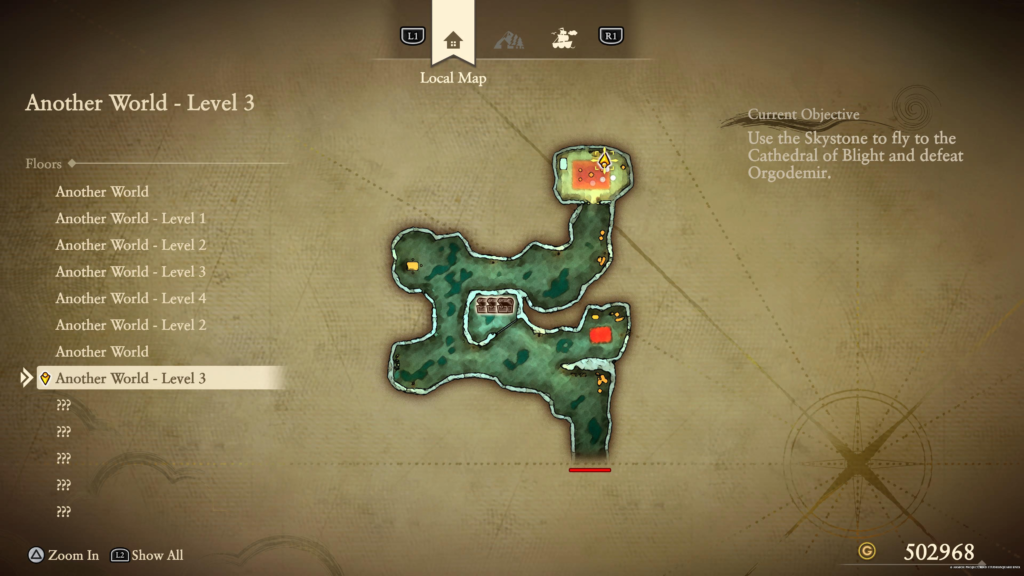
Task: Select the yellow player position marker
Action: pyautogui.click(x=604, y=158)
